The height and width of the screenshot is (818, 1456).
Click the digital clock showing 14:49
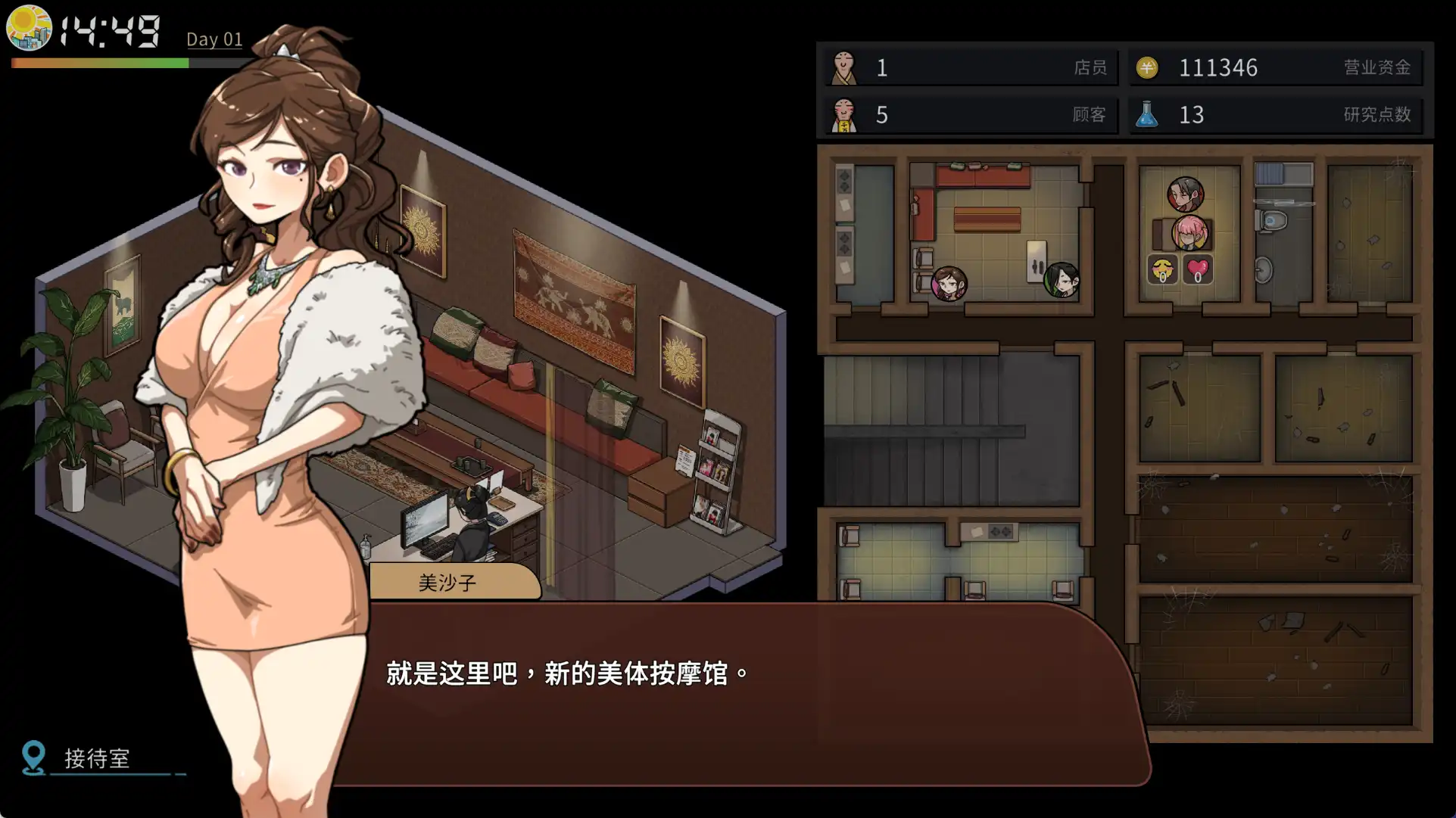(x=110, y=29)
